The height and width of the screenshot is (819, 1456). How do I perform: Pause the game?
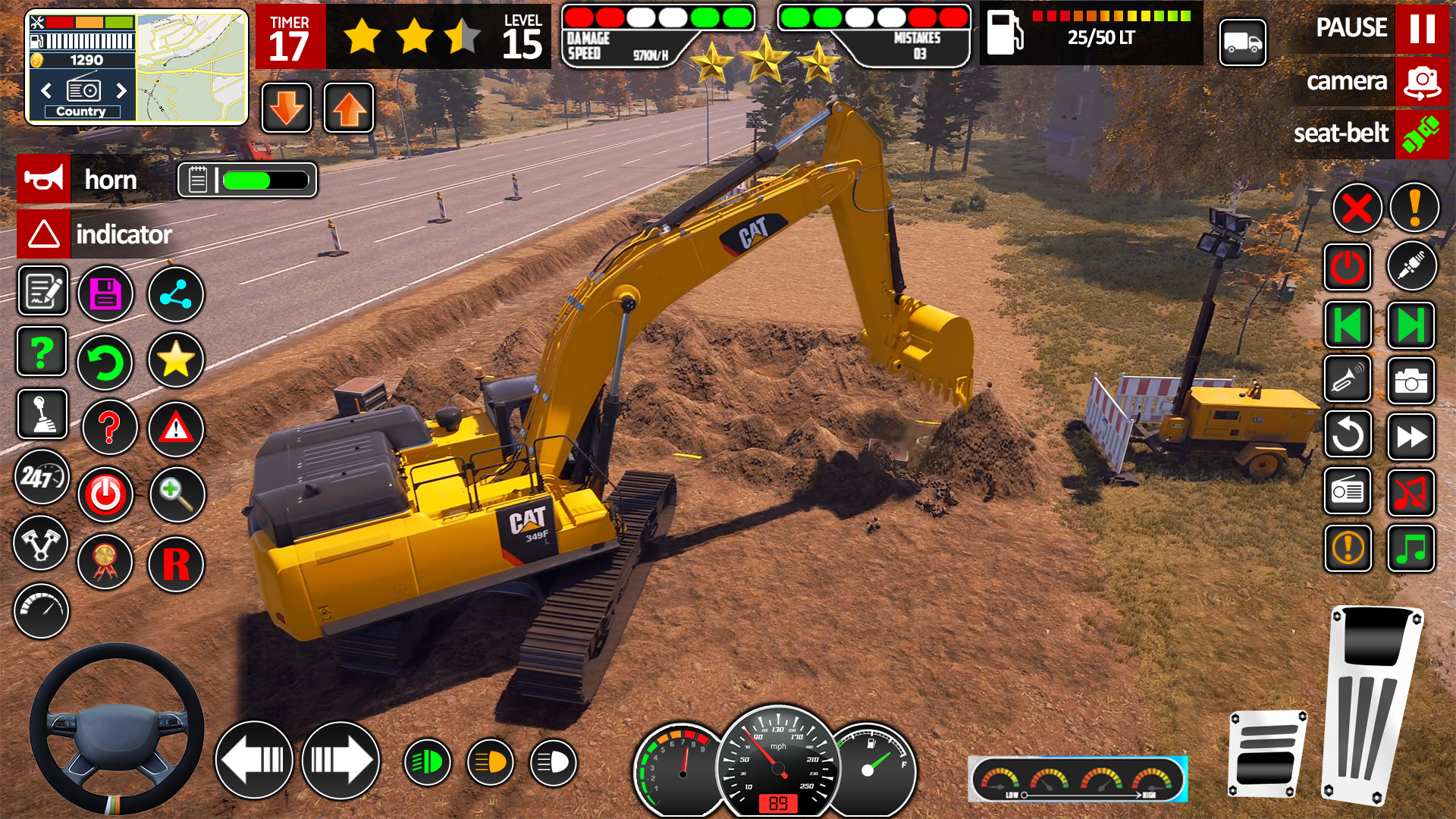[x=1421, y=28]
